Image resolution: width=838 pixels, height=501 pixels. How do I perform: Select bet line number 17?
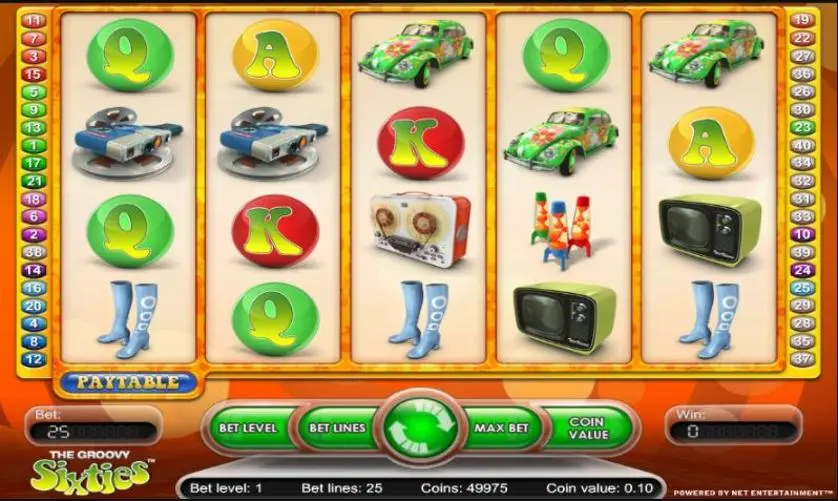(33, 163)
